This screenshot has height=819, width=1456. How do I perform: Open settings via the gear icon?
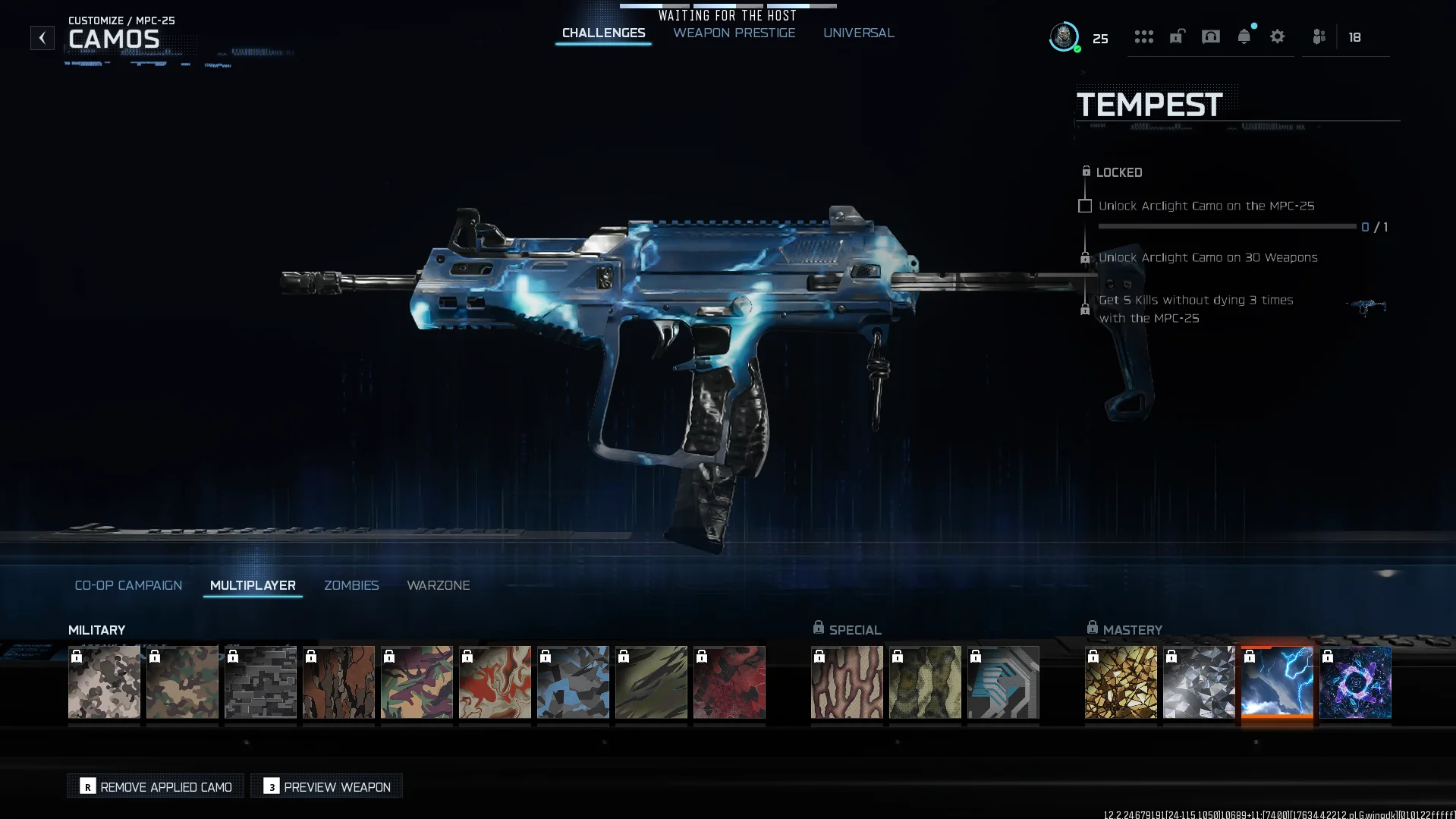click(1277, 36)
